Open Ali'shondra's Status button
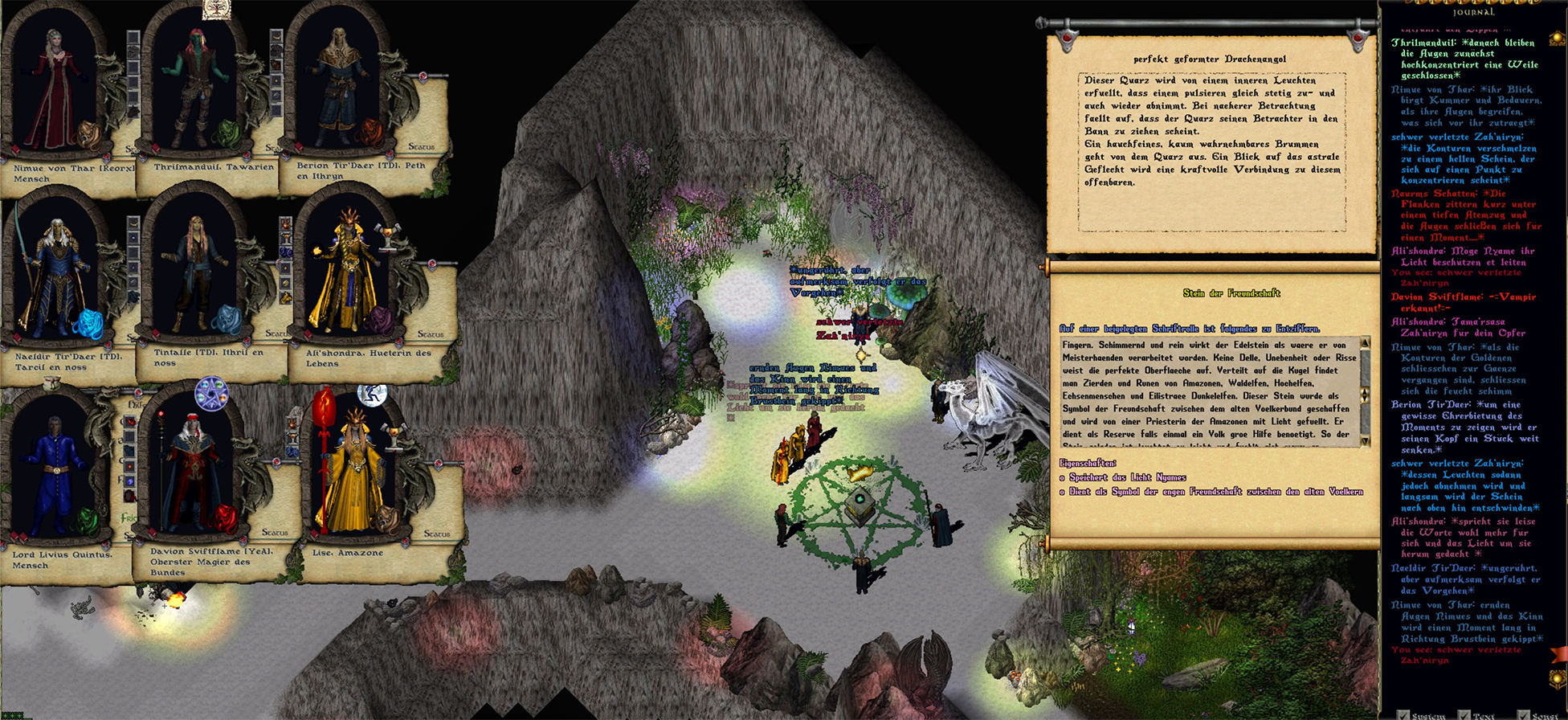 tap(430, 333)
